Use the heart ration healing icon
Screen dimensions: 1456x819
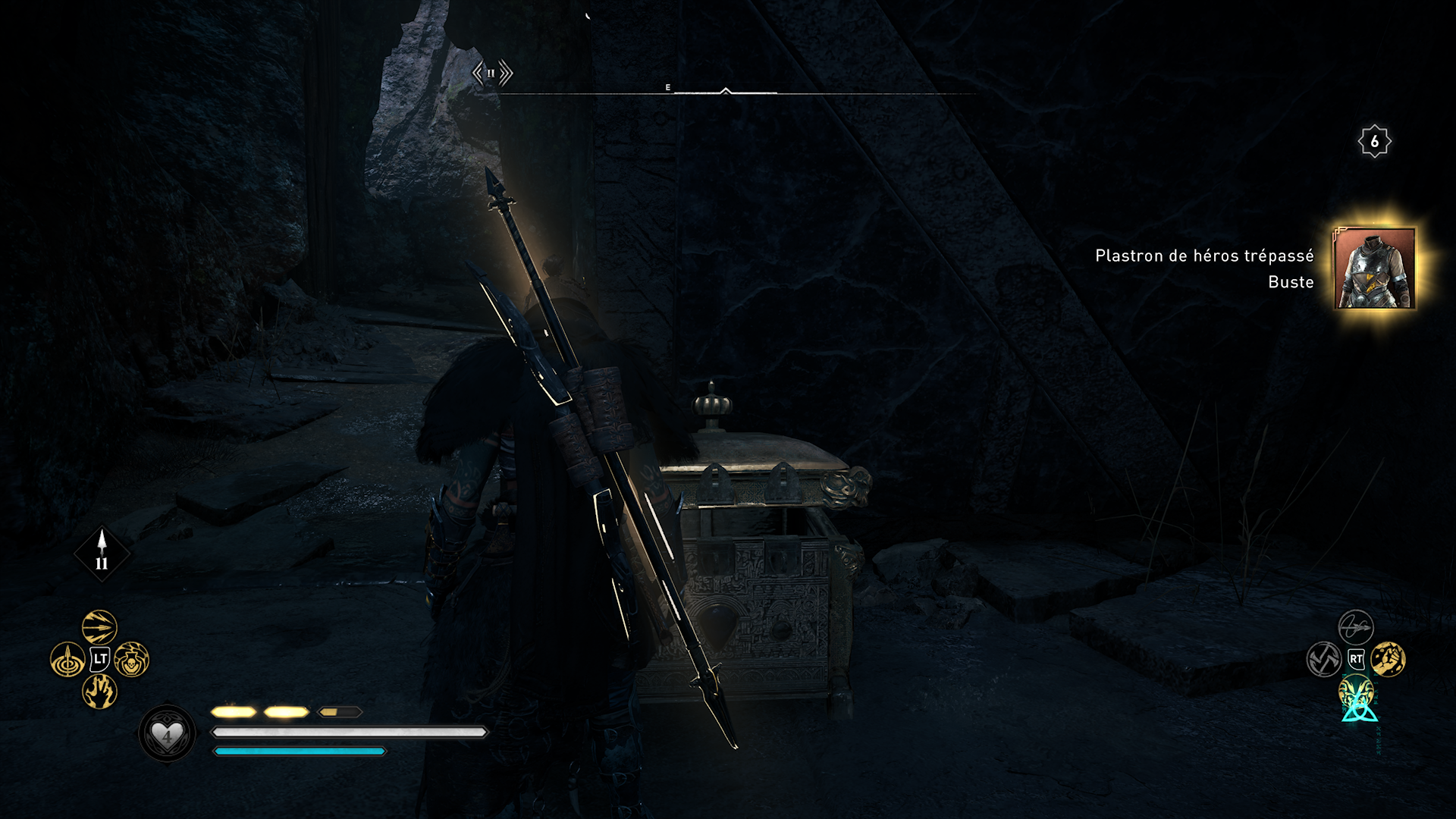[x=167, y=734]
